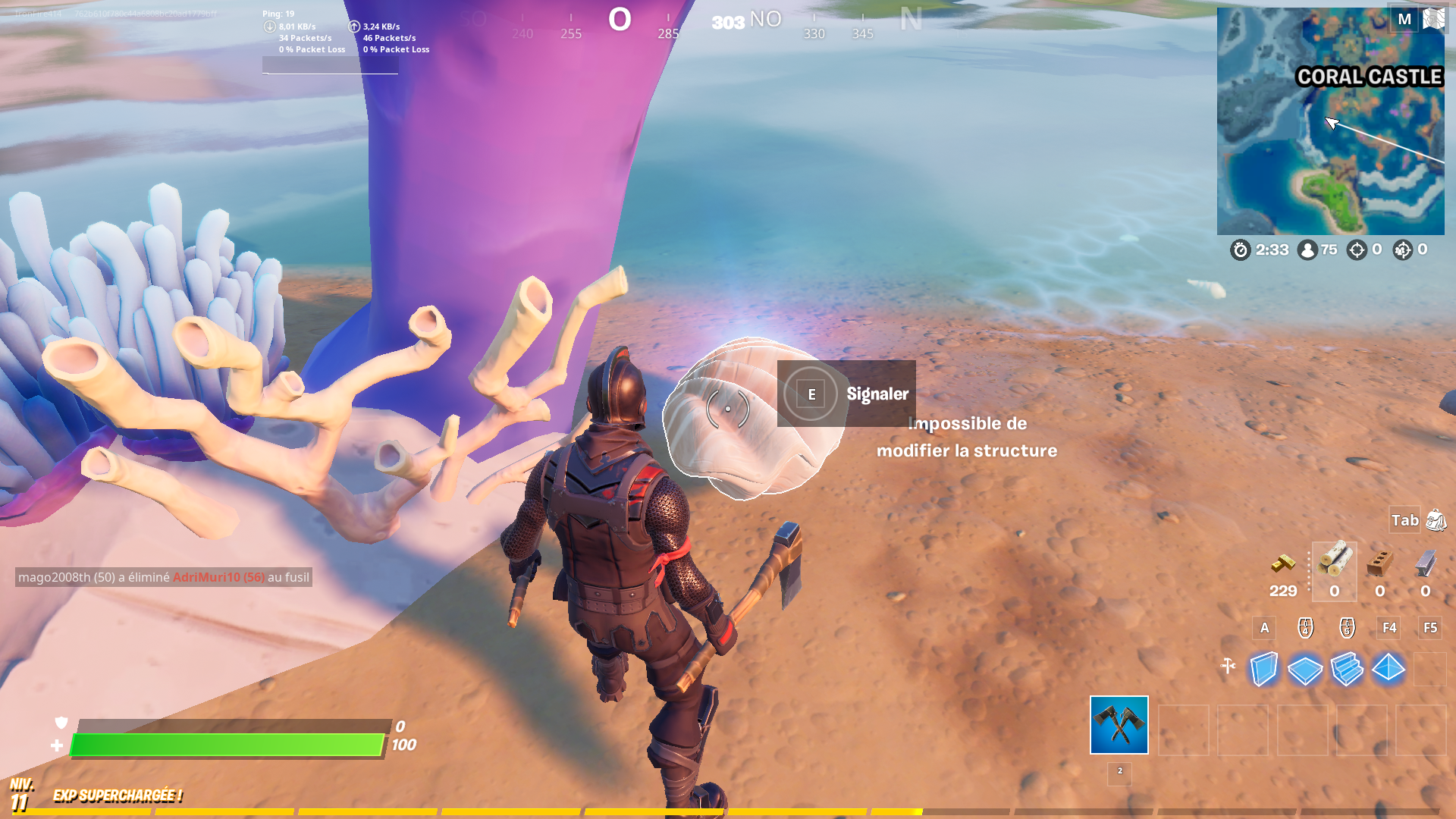Viewport: 1456px width, 819px height.
Task: Click the M map key label
Action: 1404,19
